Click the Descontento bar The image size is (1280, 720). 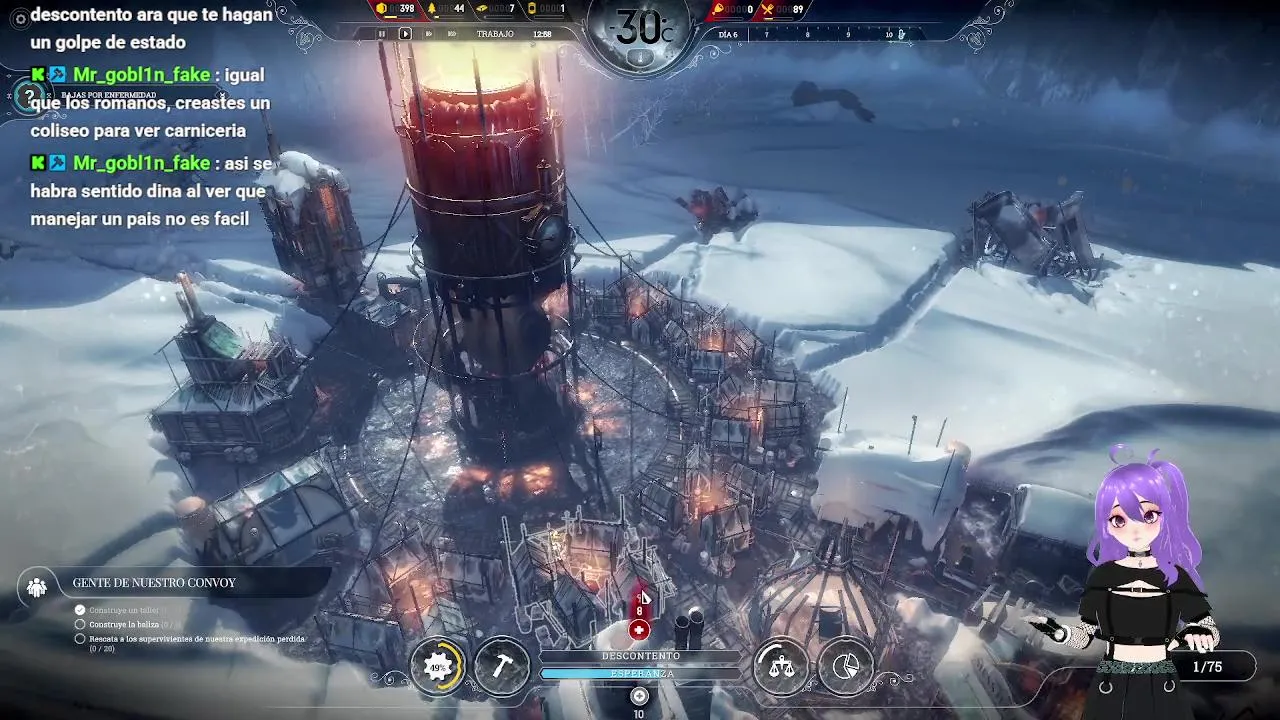pyautogui.click(x=640, y=656)
